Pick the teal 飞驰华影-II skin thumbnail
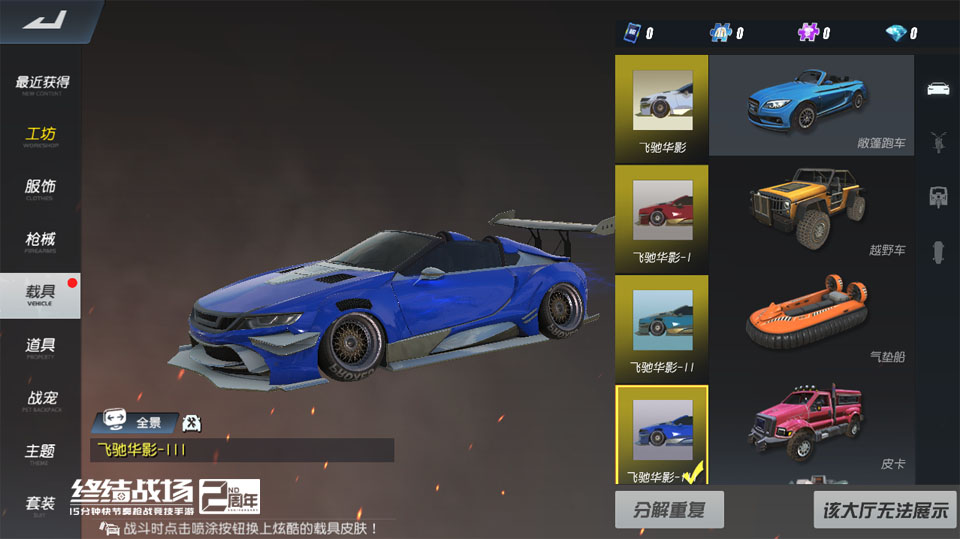This screenshot has height=539, width=960. pos(661,325)
